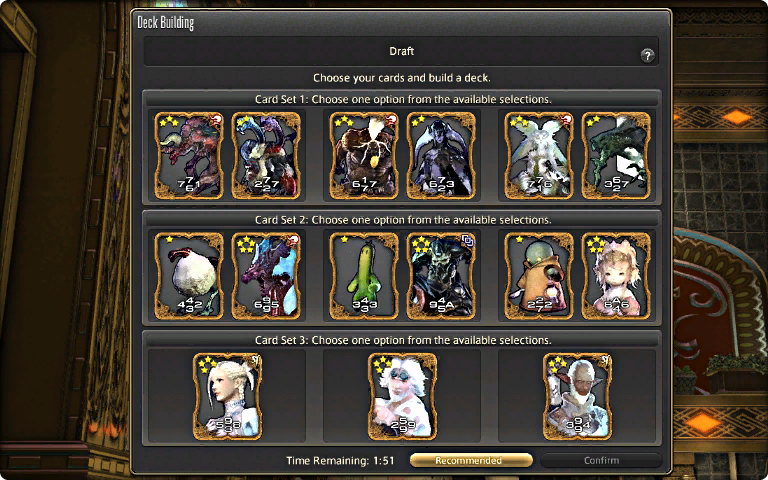Click the Recommended button
Image resolution: width=768 pixels, height=480 pixels.
click(470, 460)
